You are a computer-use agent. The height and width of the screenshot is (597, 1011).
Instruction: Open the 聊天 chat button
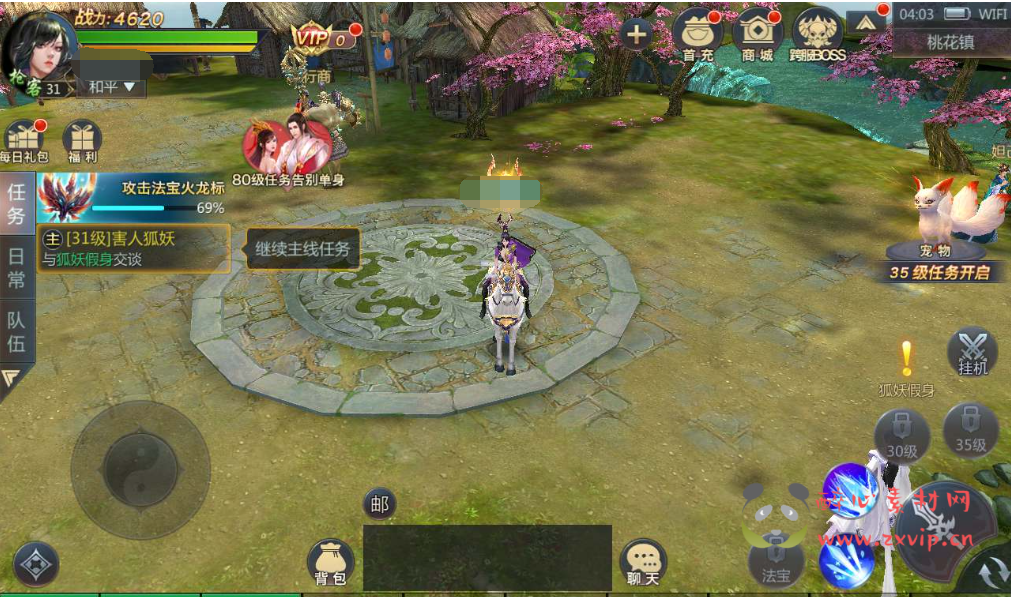click(x=643, y=563)
